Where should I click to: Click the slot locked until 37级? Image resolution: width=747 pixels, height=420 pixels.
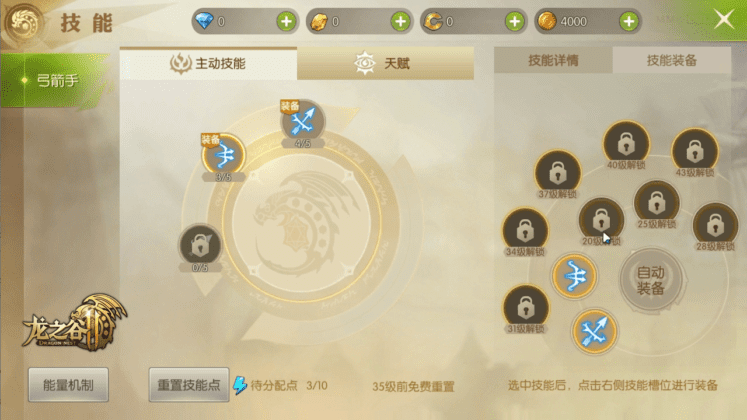[558, 171]
